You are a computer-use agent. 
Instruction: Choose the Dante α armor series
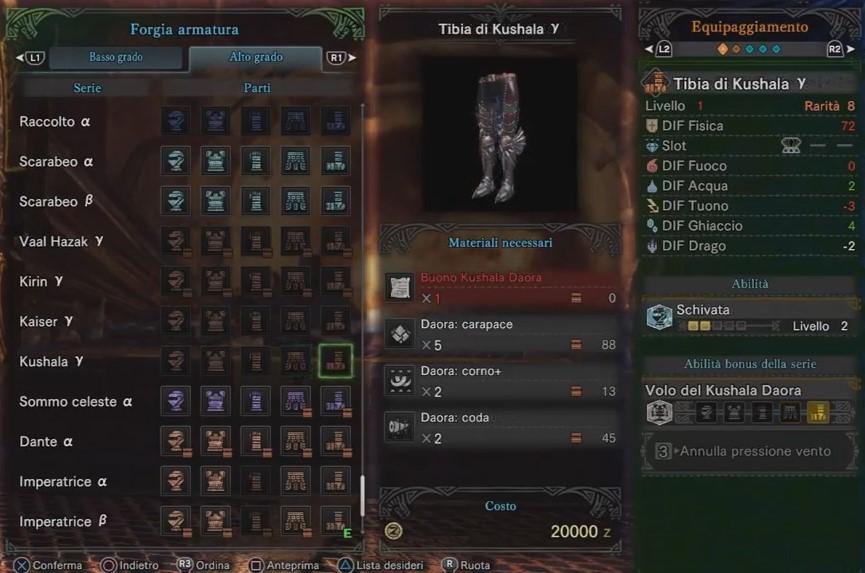[46, 441]
